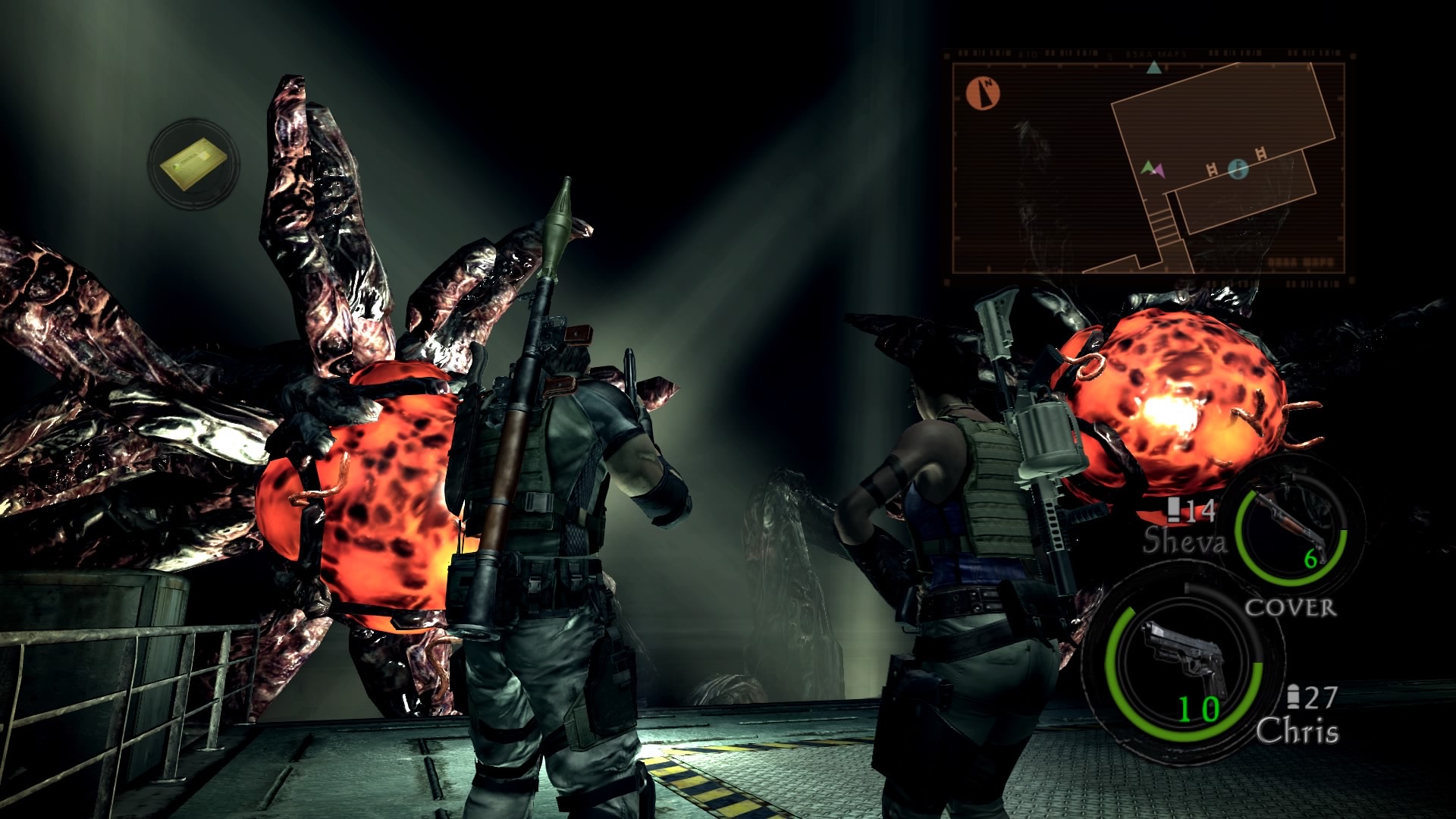Image resolution: width=1456 pixels, height=819 pixels.
Task: Click Sheva's shotgun weapon icon
Action: pos(1291,523)
